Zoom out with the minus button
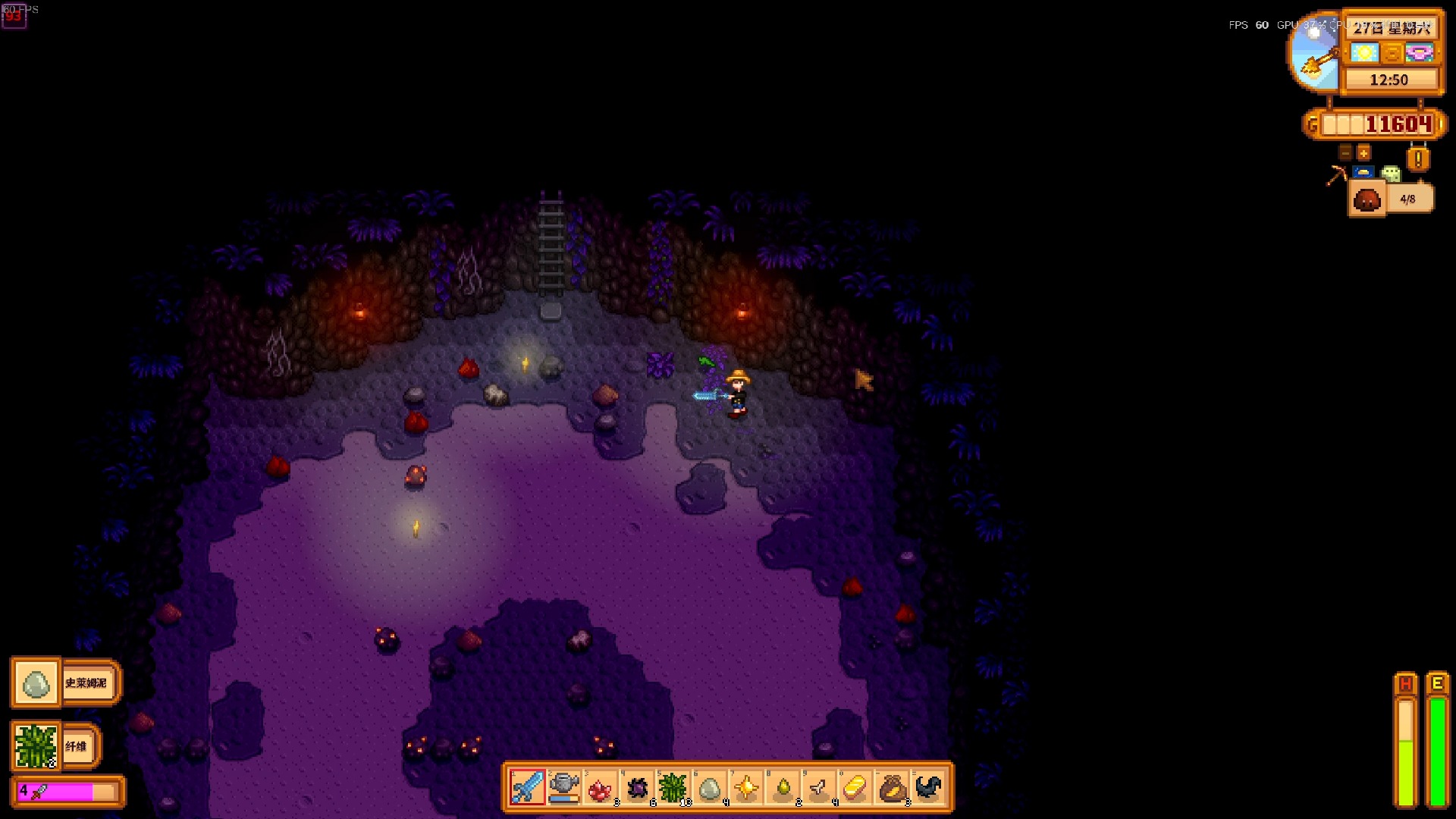 click(x=1345, y=152)
